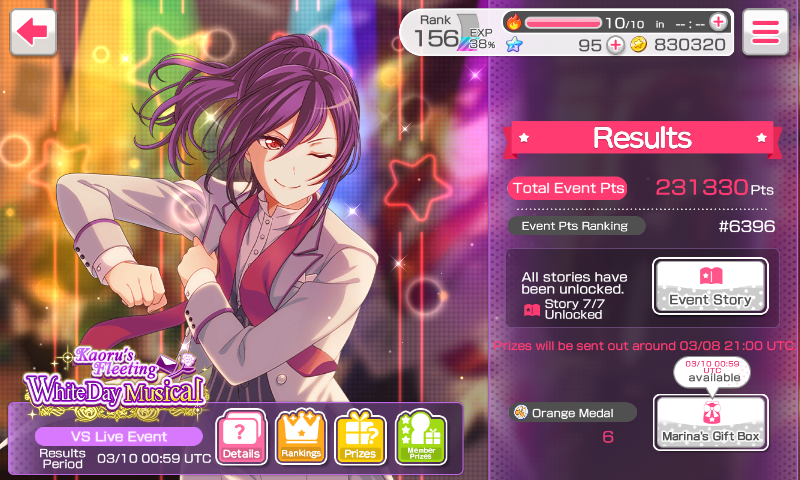Open Marina's Gift Box
This screenshot has height=480, width=800.
pyautogui.click(x=710, y=422)
